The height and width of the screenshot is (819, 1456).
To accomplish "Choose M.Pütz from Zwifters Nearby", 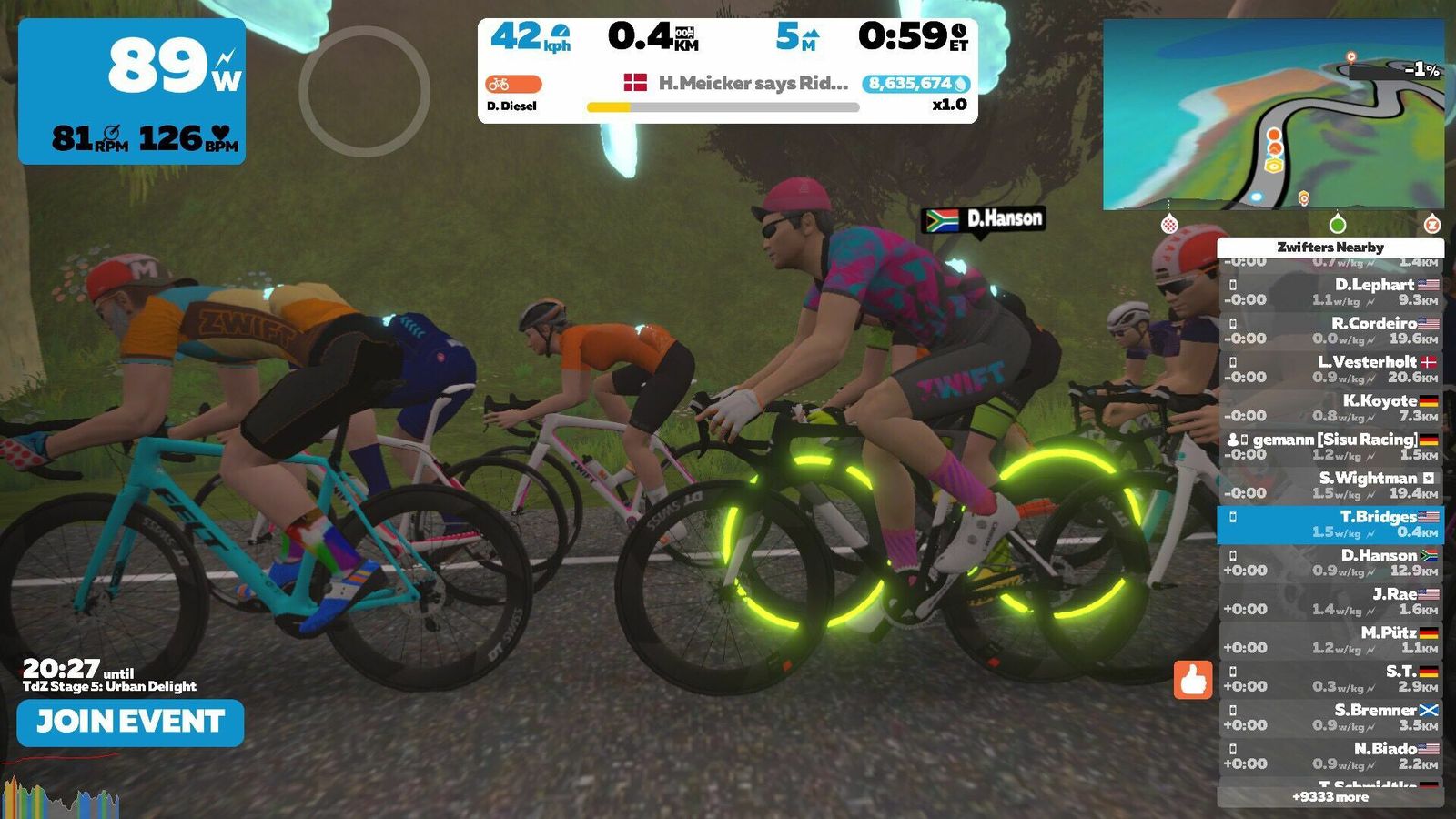I will coord(1330,640).
